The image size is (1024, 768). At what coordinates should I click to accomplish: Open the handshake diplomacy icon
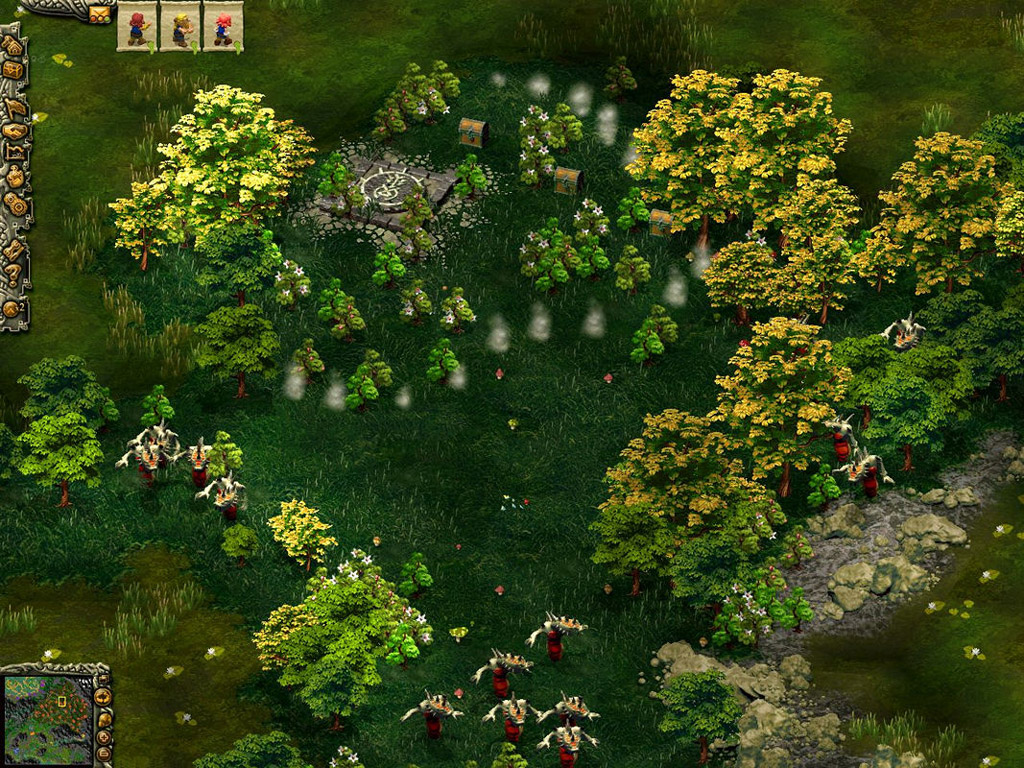click(14, 130)
